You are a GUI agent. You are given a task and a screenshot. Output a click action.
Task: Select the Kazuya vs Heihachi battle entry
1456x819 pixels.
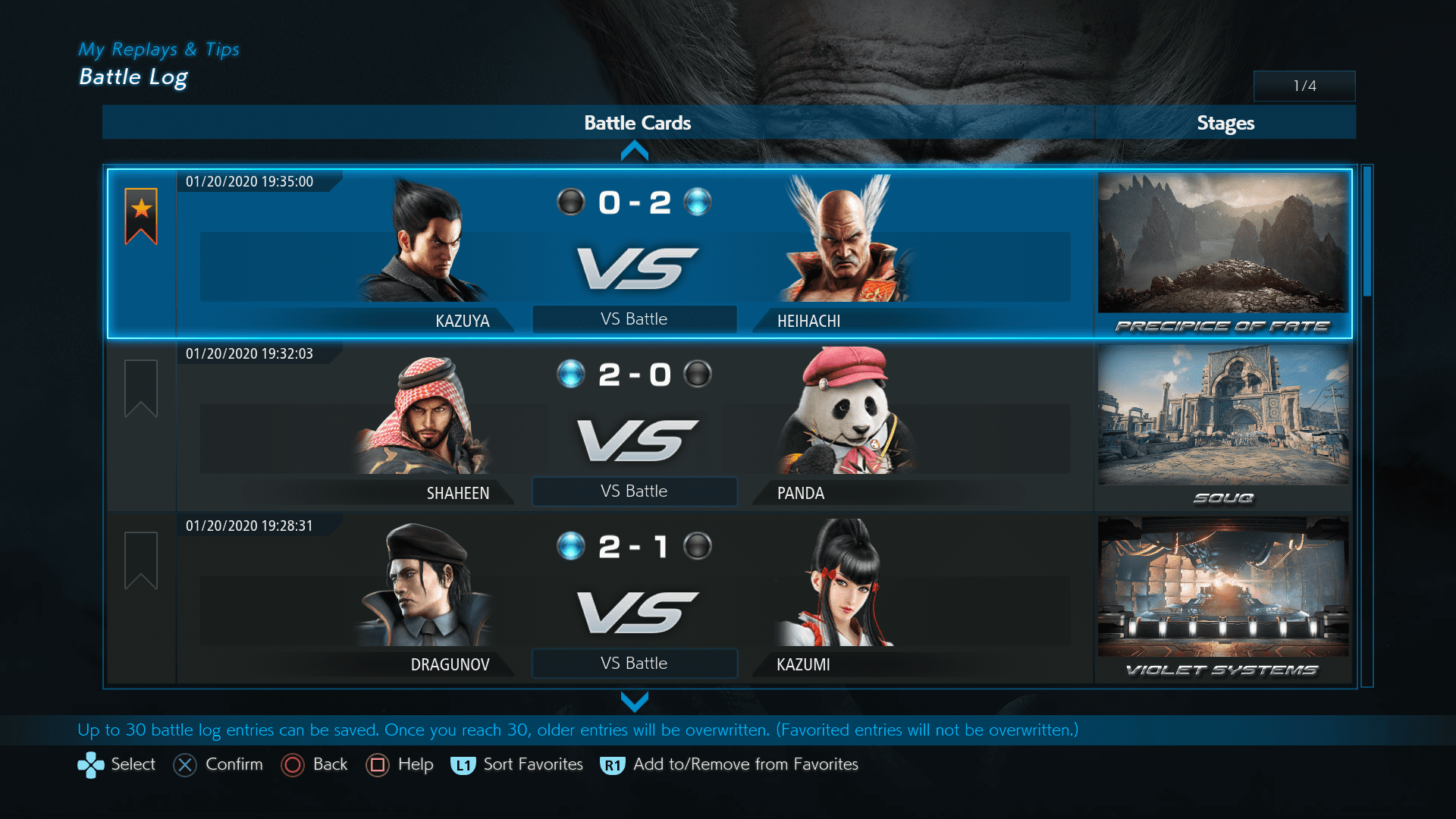[x=634, y=254]
